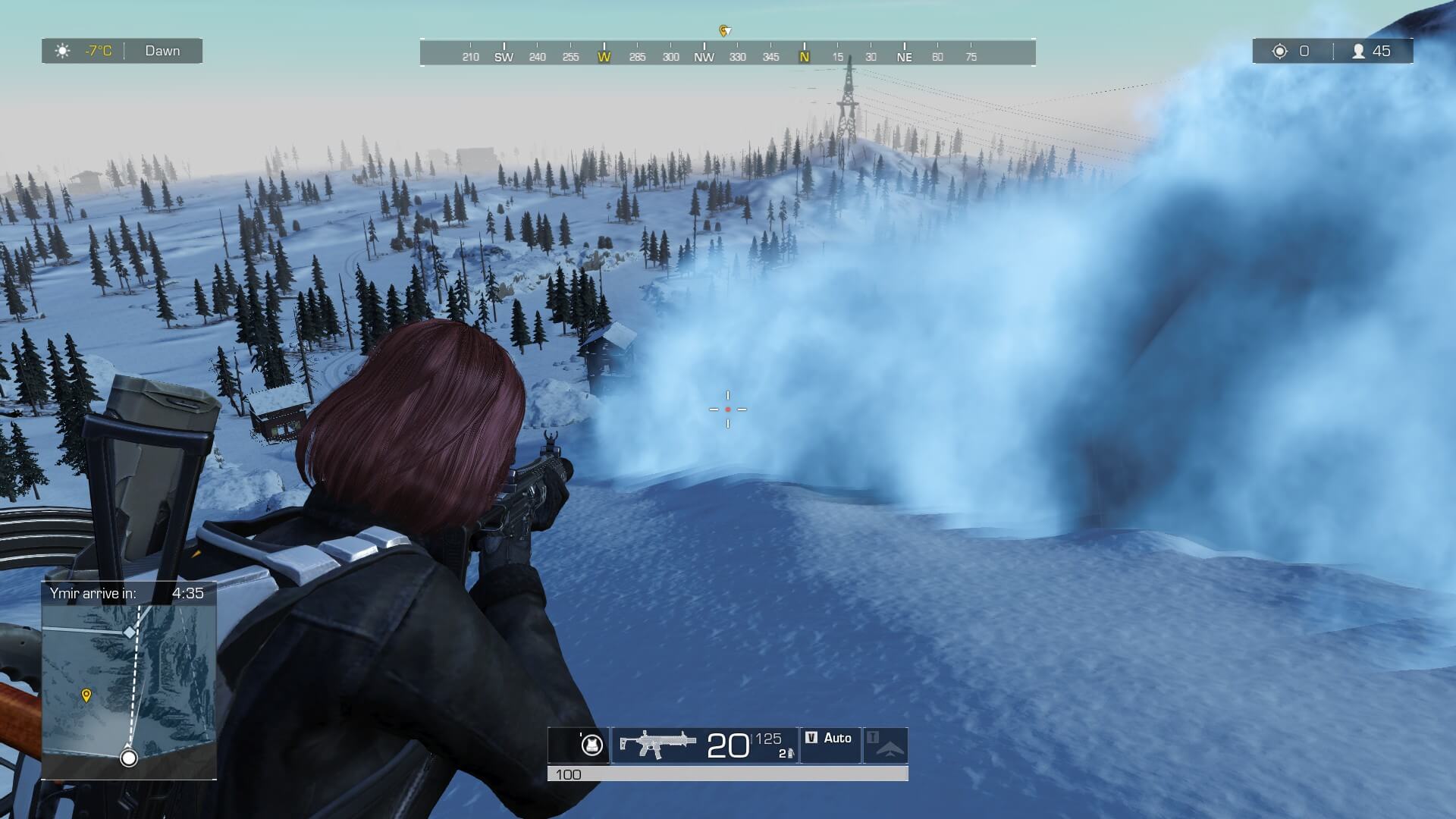This screenshot has width=1456, height=819.
Task: Click the body armor vest icon
Action: [x=591, y=745]
